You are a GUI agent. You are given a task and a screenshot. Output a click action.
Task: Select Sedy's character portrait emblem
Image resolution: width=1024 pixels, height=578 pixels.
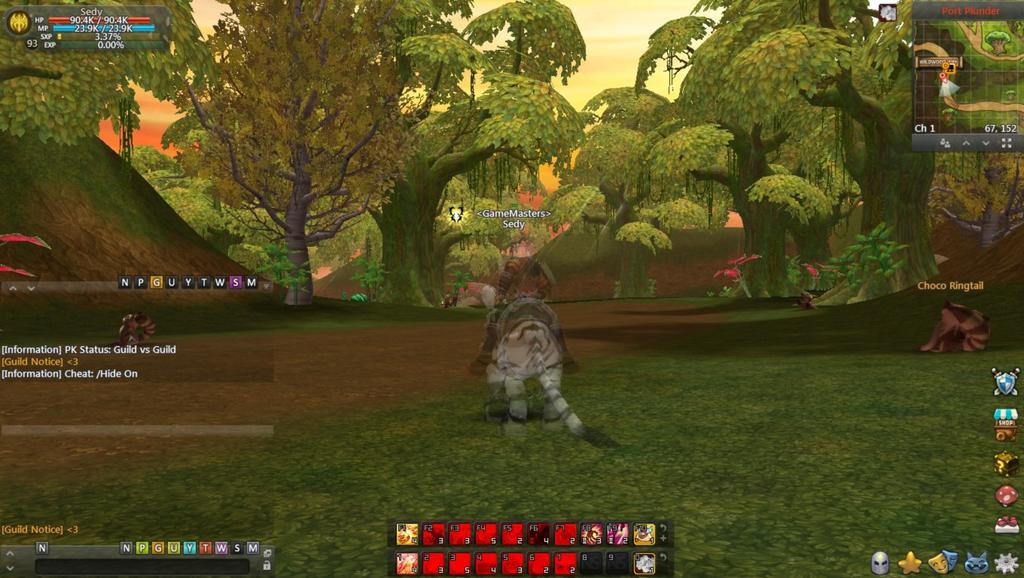point(18,23)
